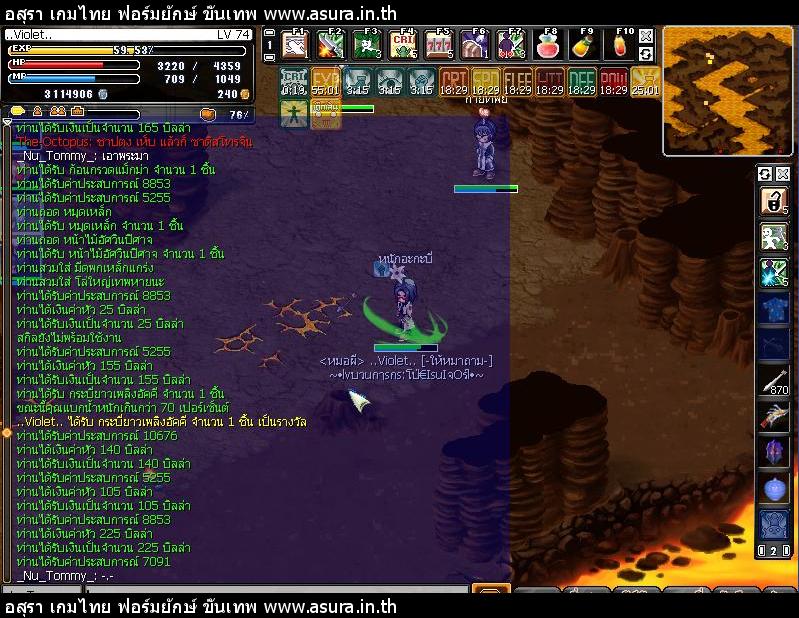Activate the F3 green running-figure skill

coord(368,46)
